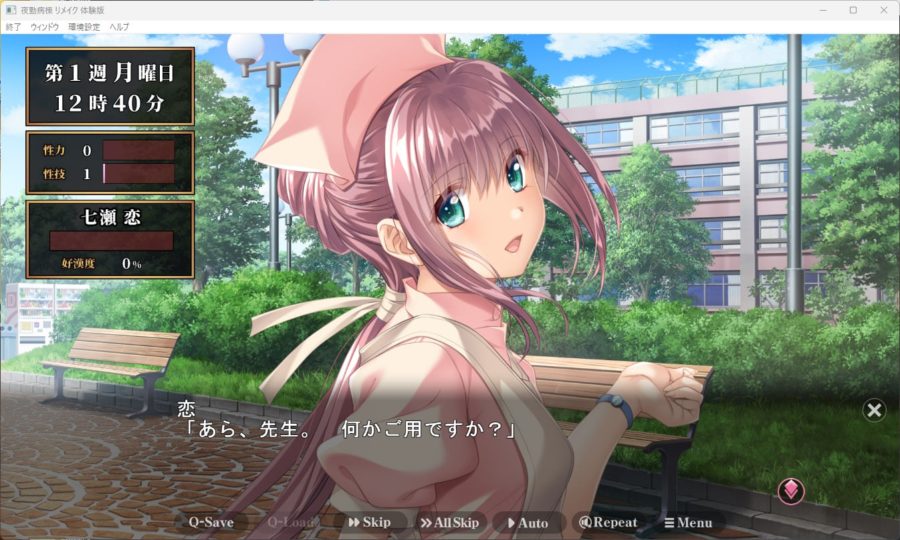Advance dialogue via the pink gem icon
The width and height of the screenshot is (900, 540).
(791, 490)
